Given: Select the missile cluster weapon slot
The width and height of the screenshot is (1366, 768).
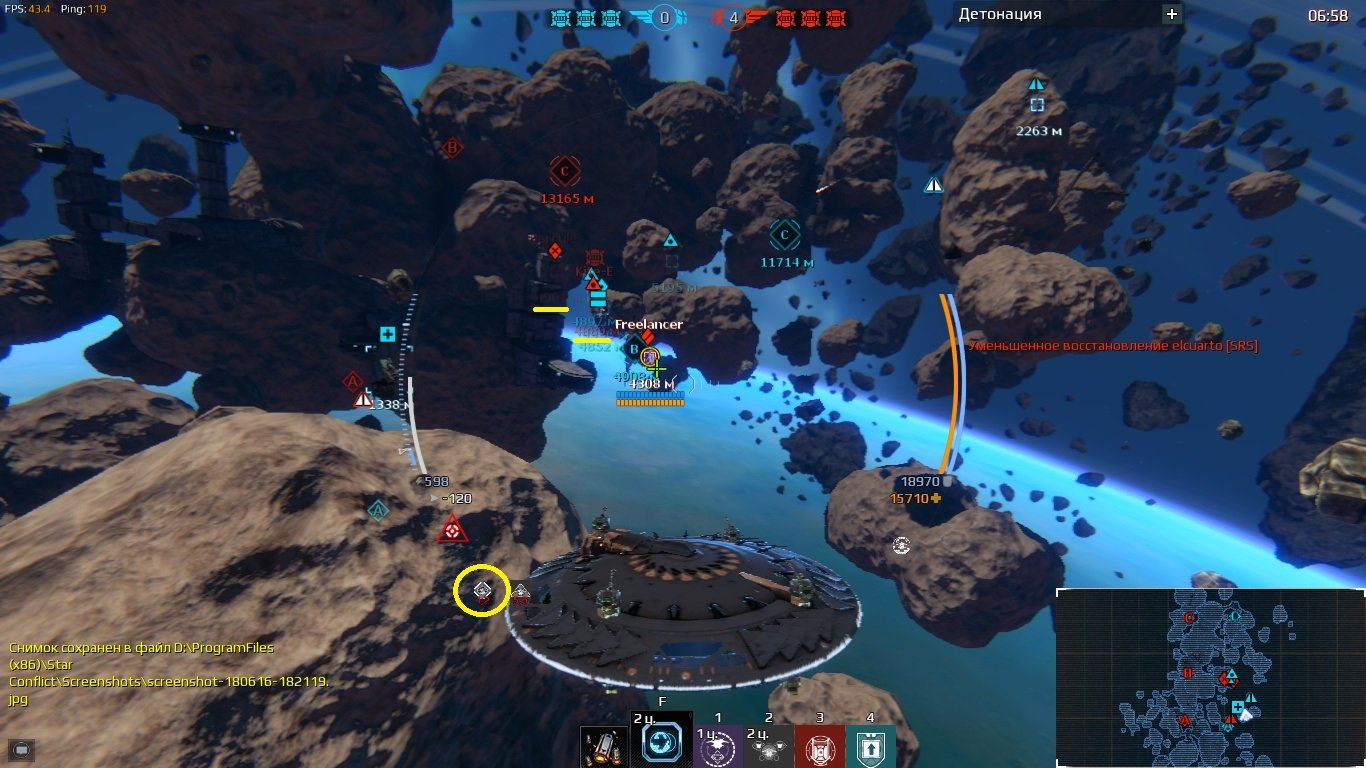Looking at the screenshot, I should (606, 746).
